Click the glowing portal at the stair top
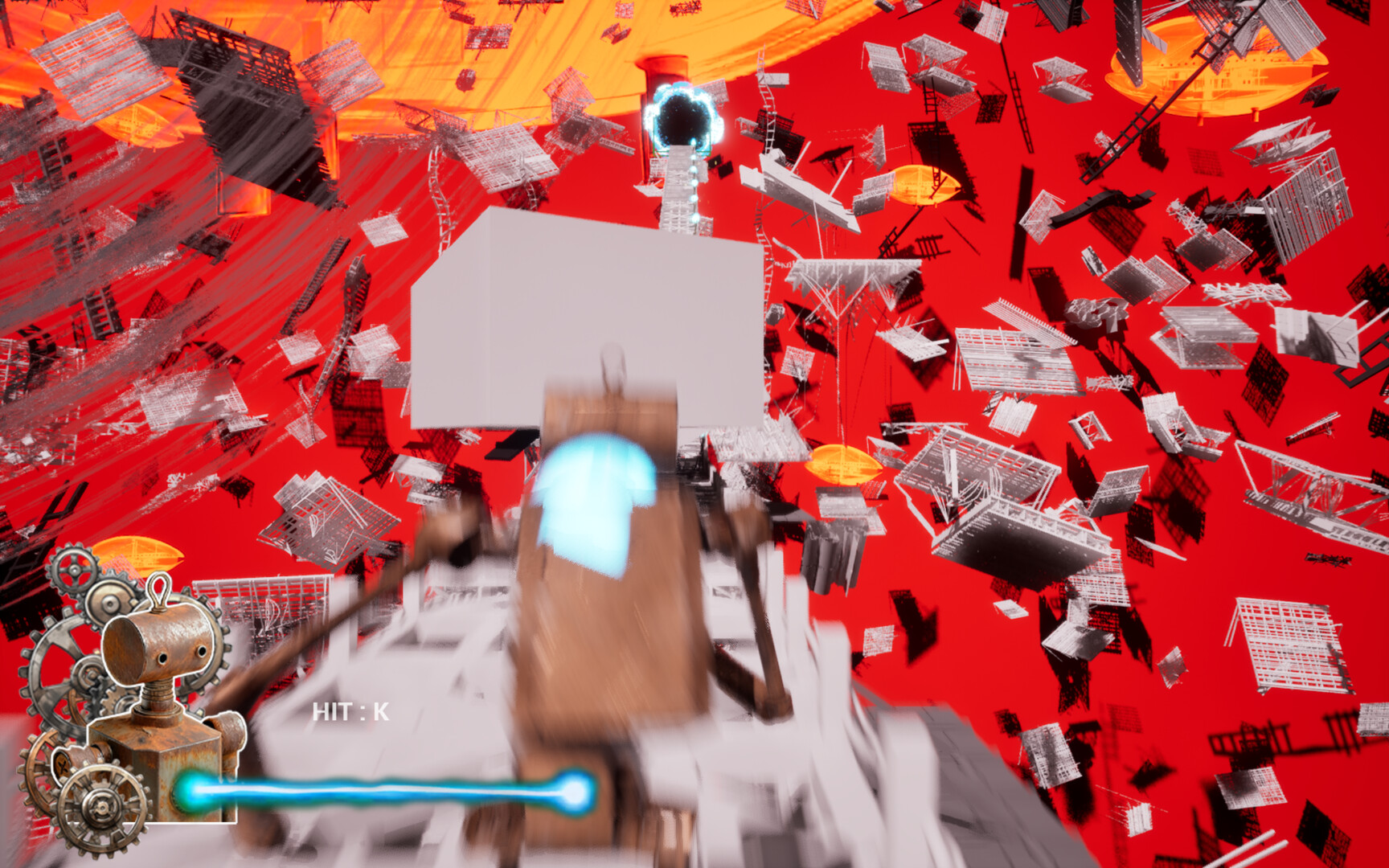 pos(682,119)
